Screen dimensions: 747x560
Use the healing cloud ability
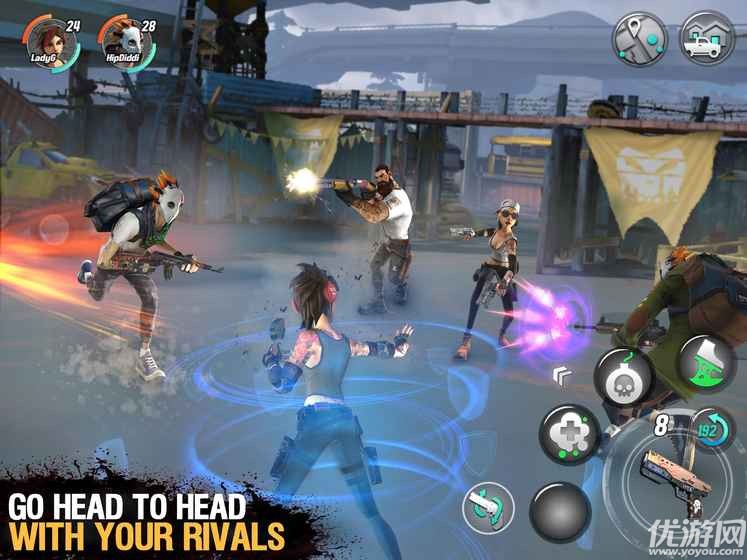(567, 434)
